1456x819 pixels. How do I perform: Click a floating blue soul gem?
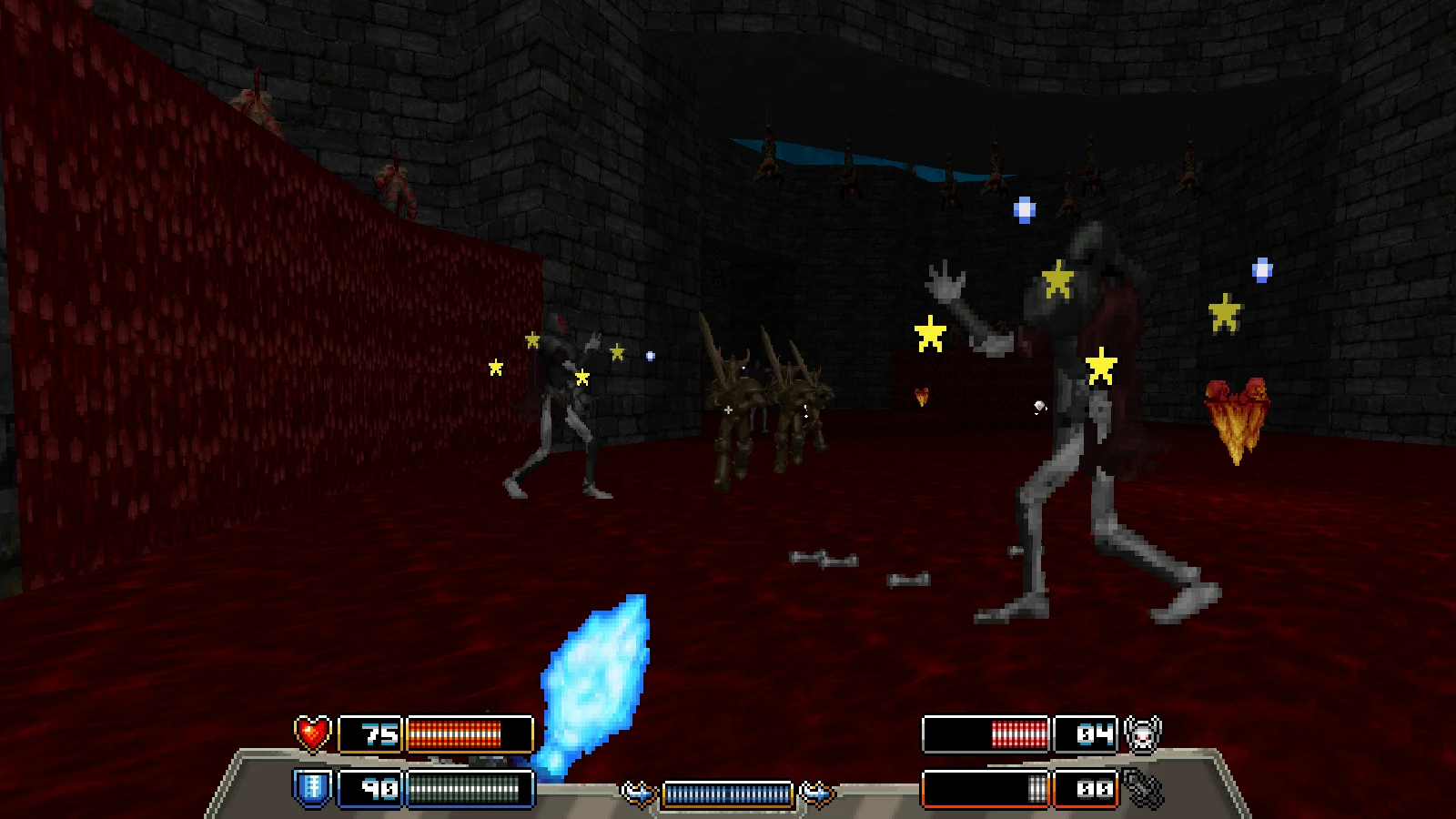click(x=1026, y=211)
